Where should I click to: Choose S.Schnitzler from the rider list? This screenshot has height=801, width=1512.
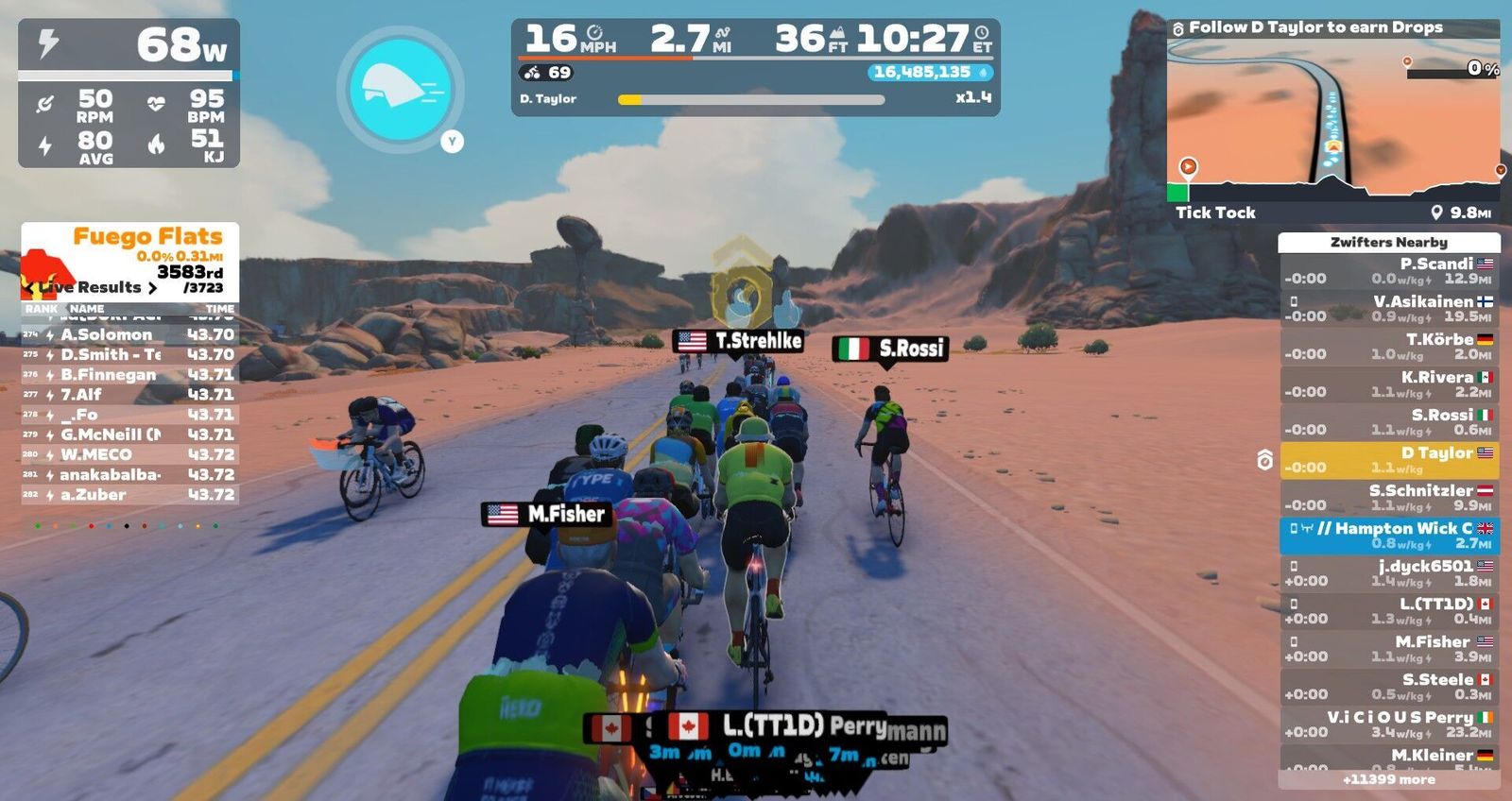[1388, 498]
